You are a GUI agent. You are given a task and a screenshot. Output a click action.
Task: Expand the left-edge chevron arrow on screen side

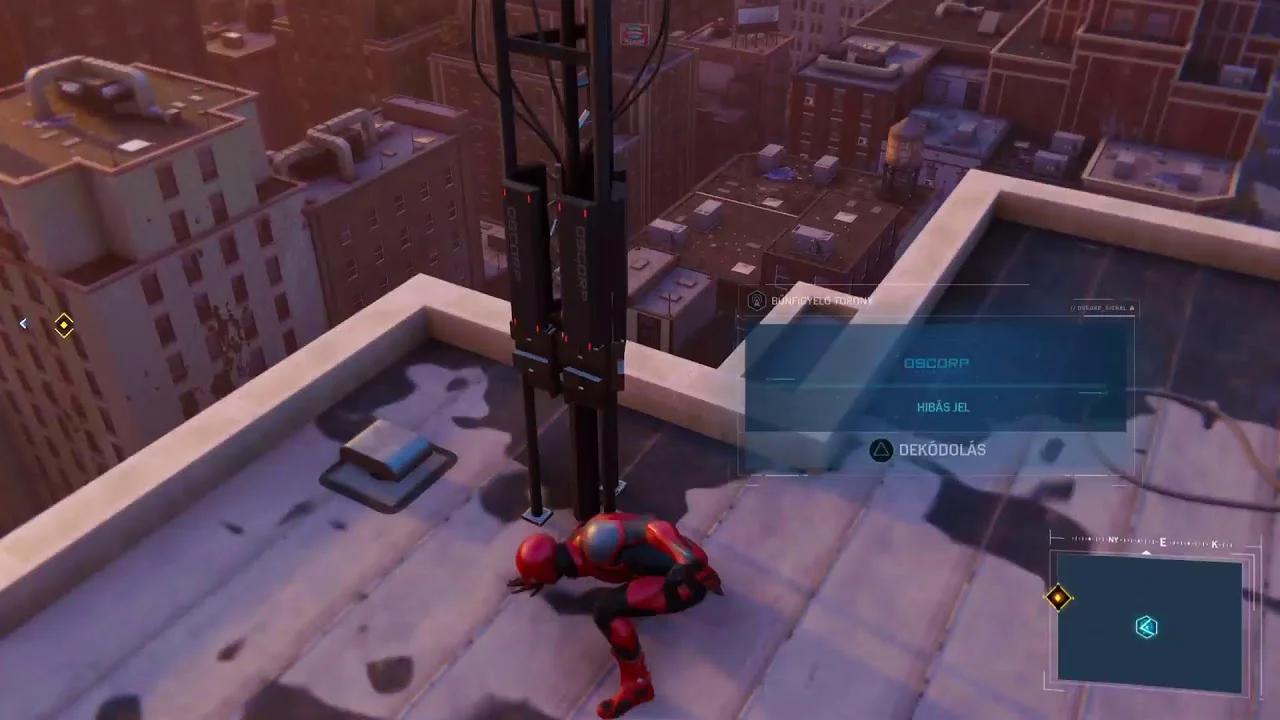(23, 323)
